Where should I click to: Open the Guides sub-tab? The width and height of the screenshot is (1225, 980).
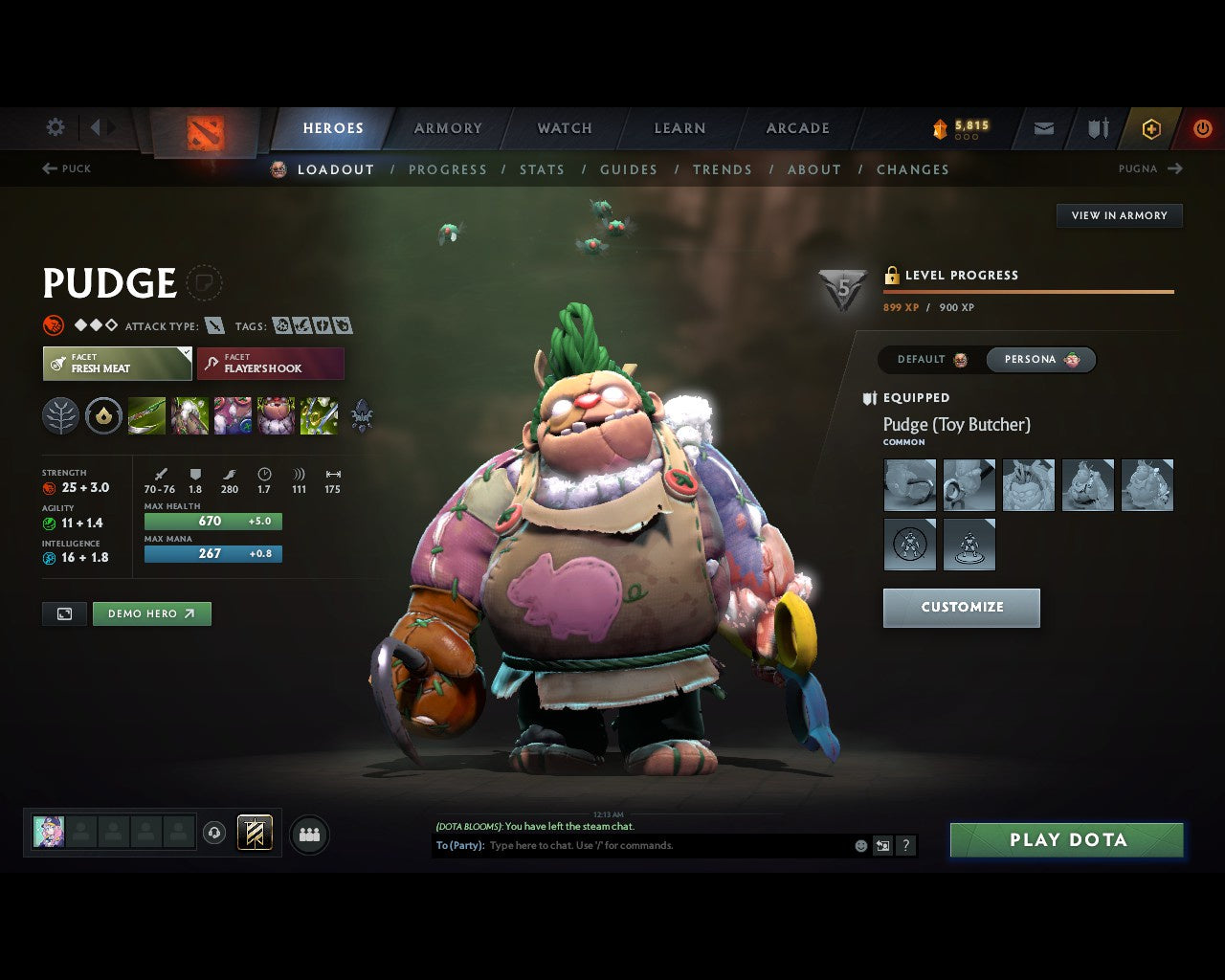pos(629,169)
